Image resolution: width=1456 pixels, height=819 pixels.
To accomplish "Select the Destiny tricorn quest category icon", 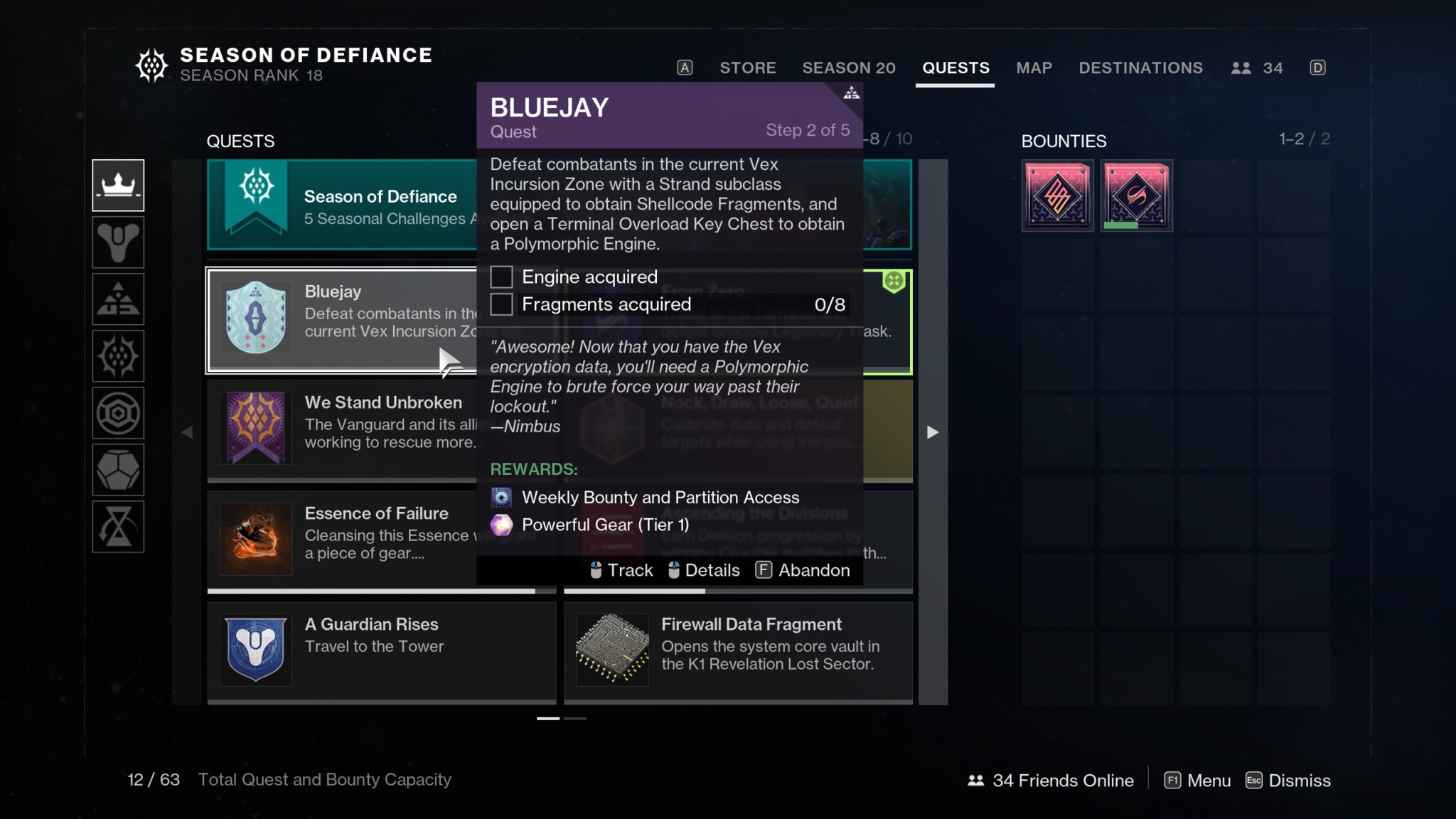I will coord(118,242).
